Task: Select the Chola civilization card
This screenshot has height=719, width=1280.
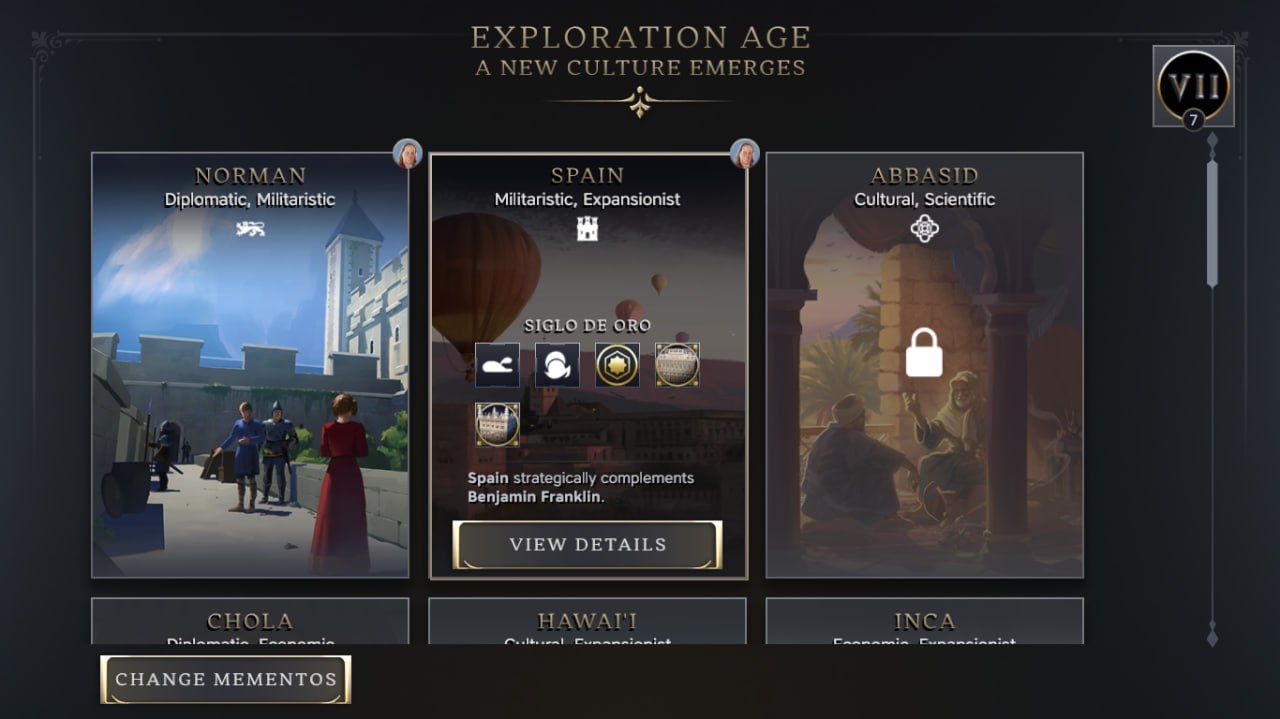Action: pyautogui.click(x=250, y=622)
